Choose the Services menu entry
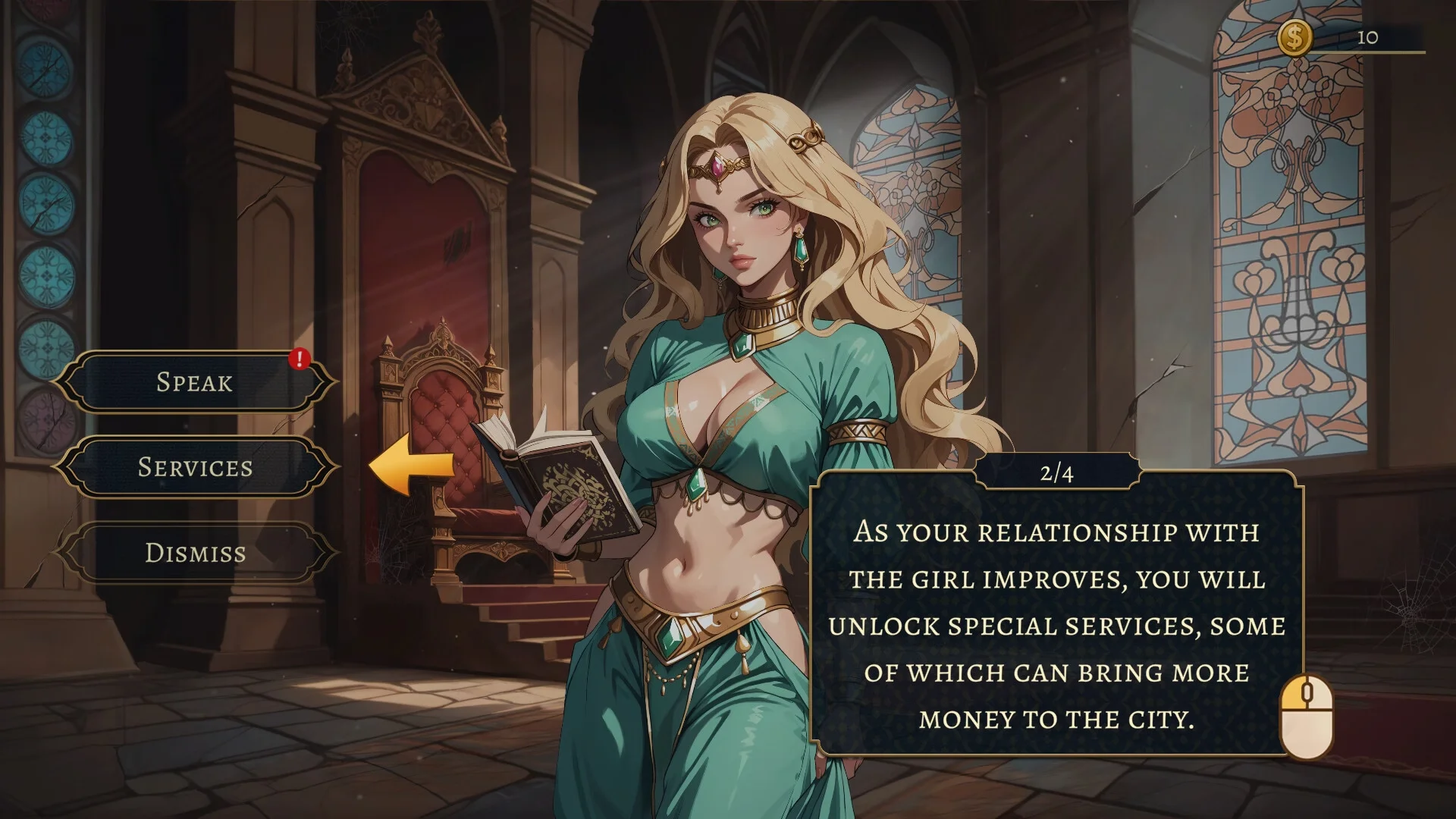Viewport: 1456px width, 819px height. [195, 467]
